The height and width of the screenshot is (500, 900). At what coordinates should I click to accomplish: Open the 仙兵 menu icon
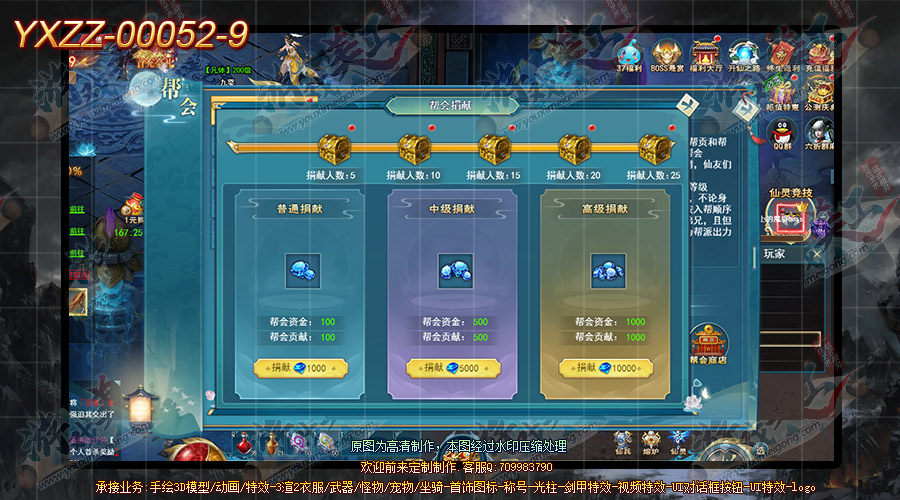(x=623, y=442)
